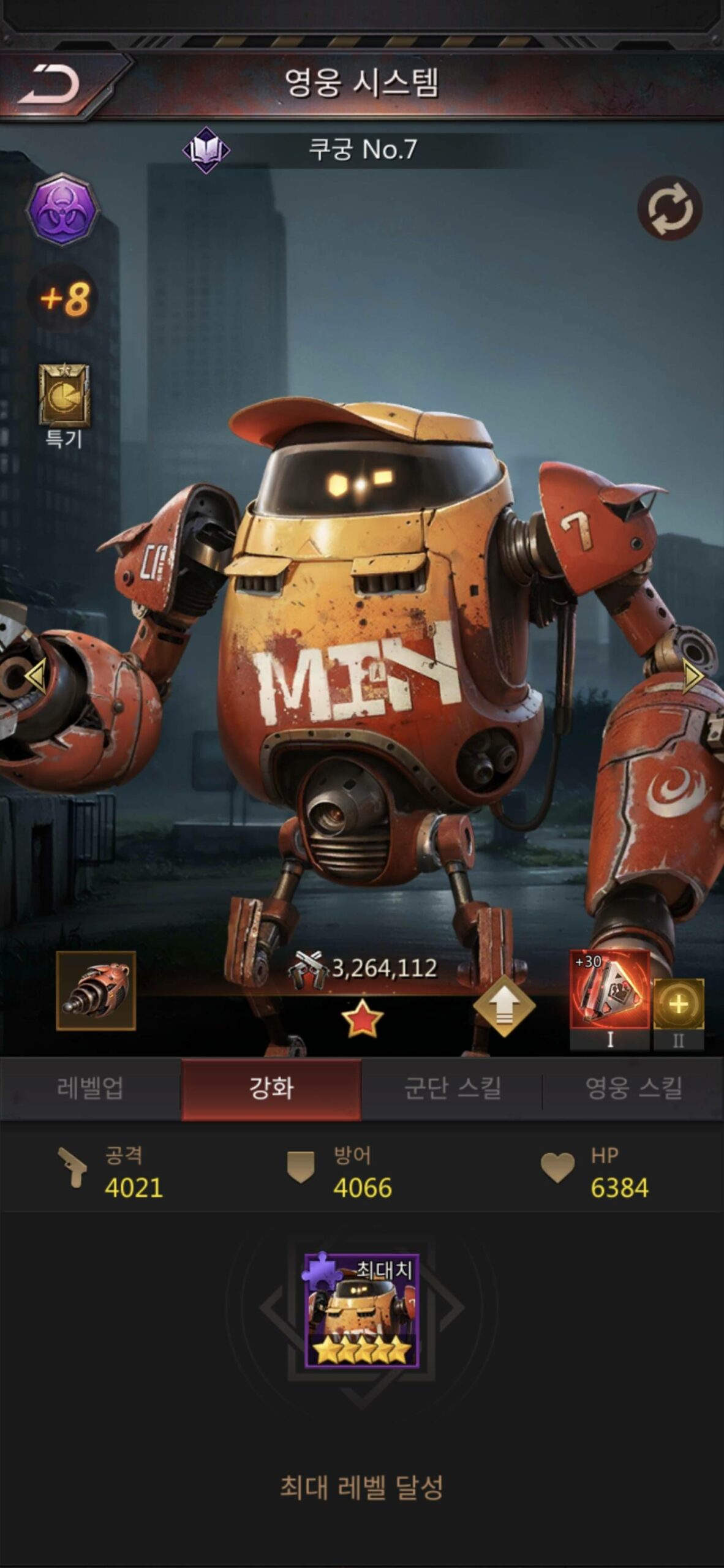Screen dimensions: 724x1568
Task: Activate the gold upward arrow upgrade button
Action: point(504,1006)
